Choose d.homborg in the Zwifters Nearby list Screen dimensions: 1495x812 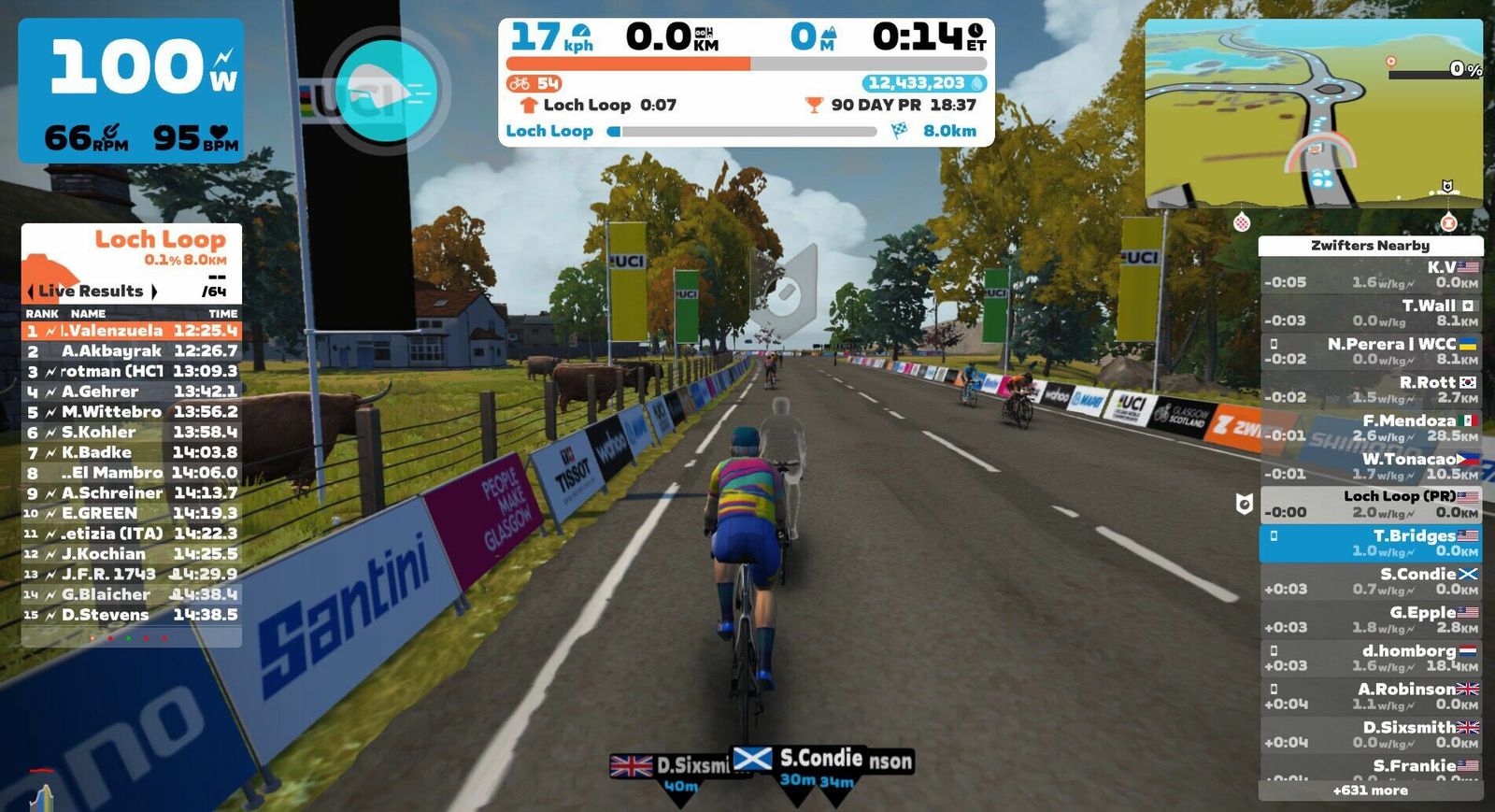pyautogui.click(x=1371, y=658)
